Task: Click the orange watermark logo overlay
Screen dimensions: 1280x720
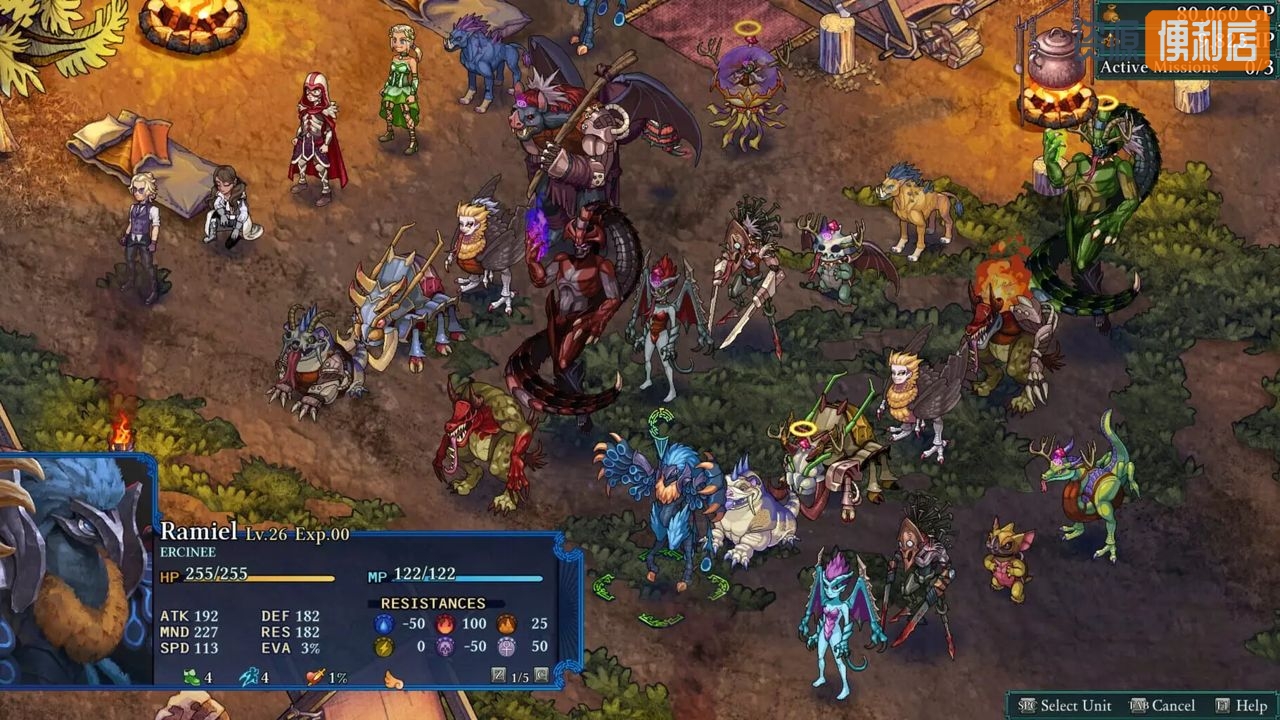Action: click(x=1207, y=40)
